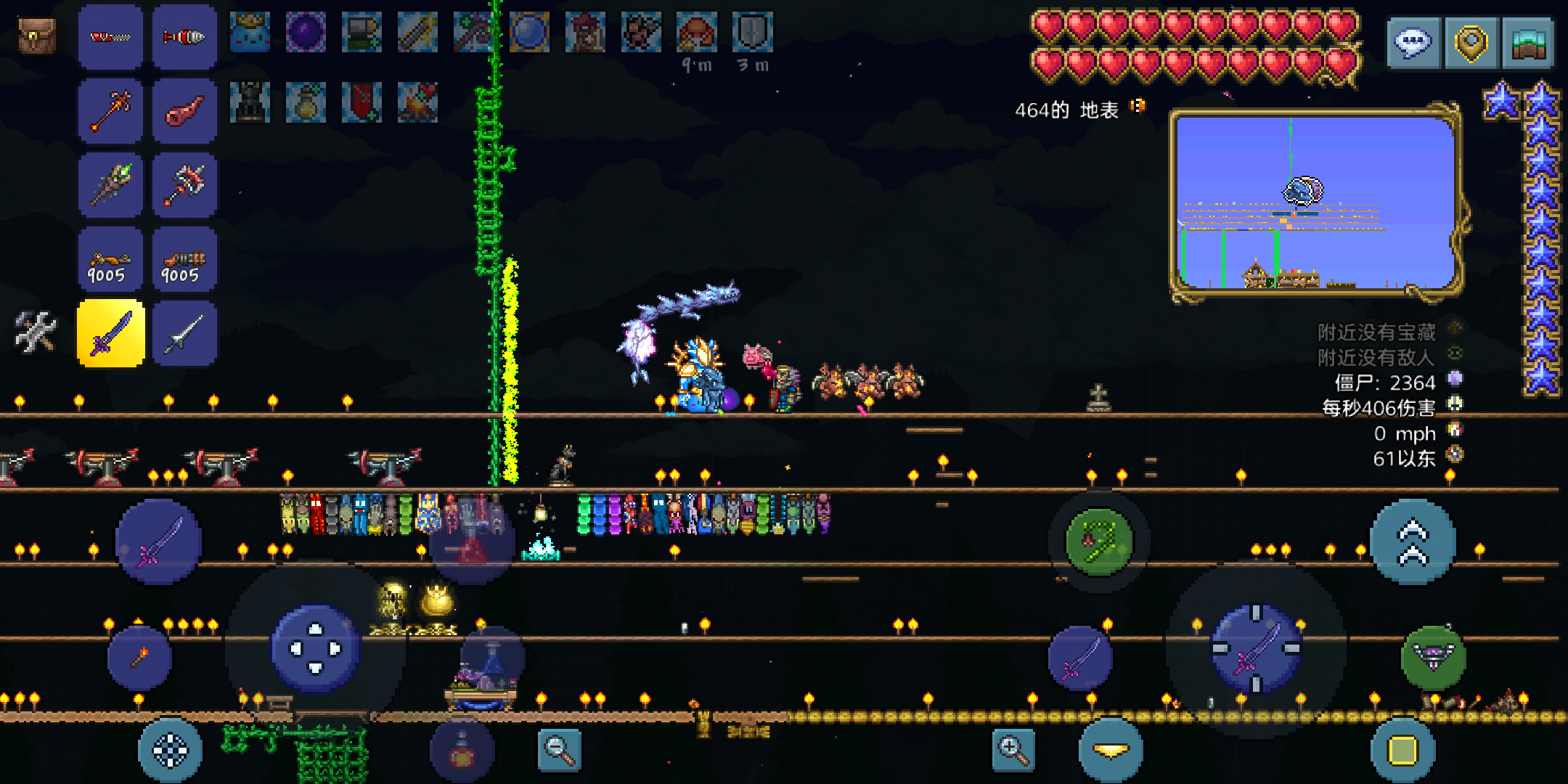Activate the green grappling hook button
The height and width of the screenshot is (784, 1568).
point(1099,541)
